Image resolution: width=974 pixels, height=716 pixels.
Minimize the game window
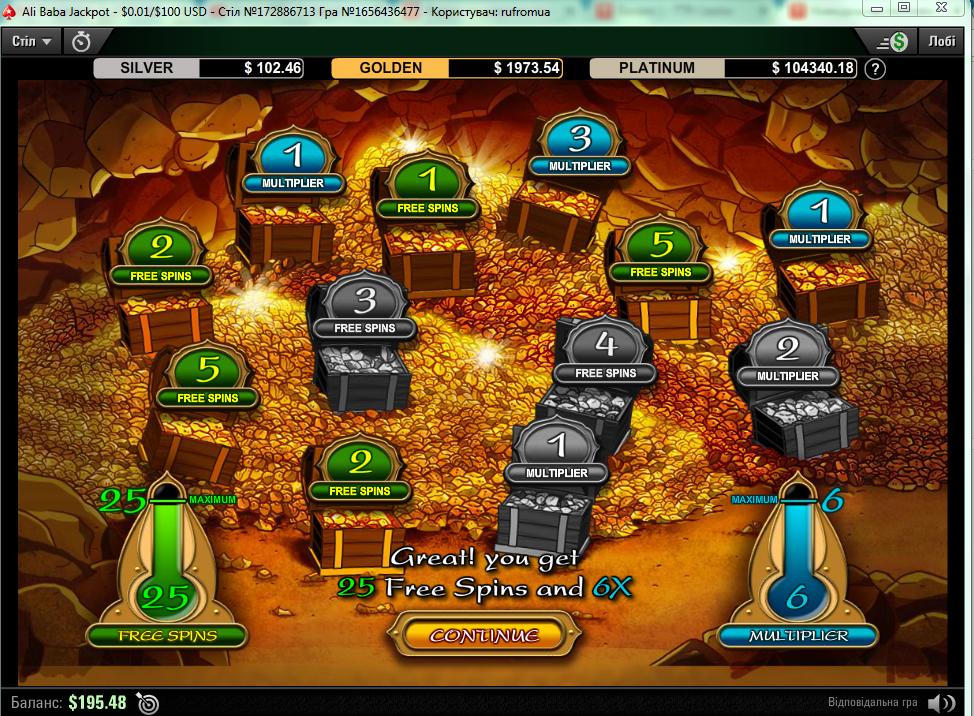pos(876,8)
